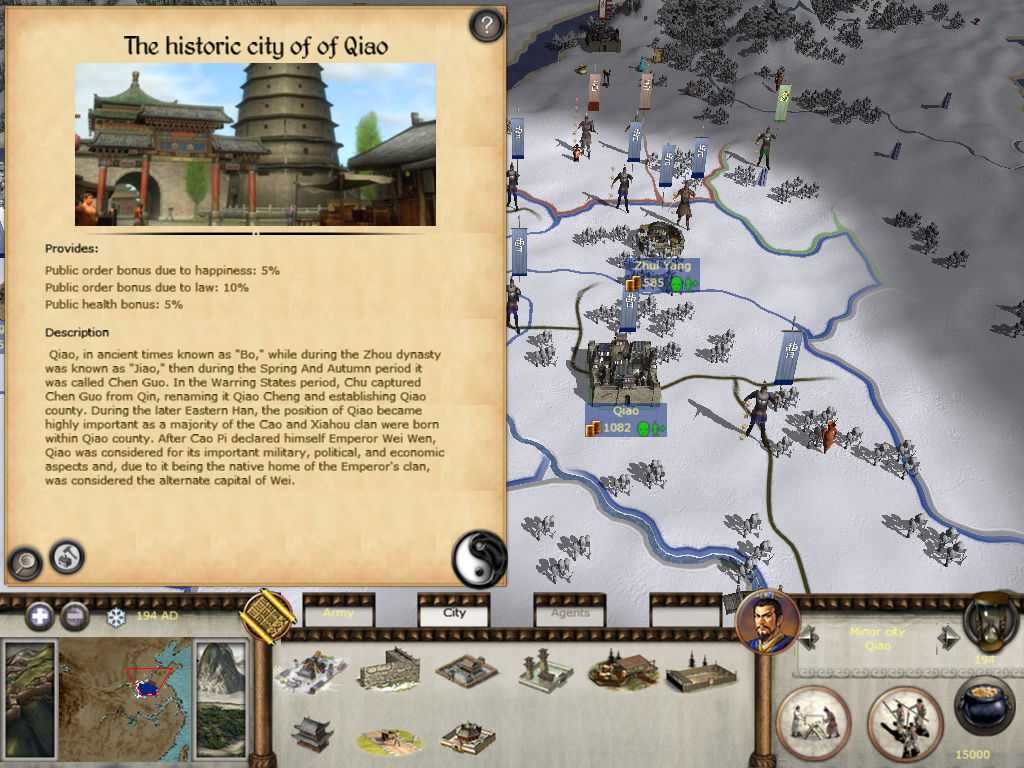Viewport: 1024px width, 768px height.
Task: Open help with the question mark button
Action: pos(486,25)
